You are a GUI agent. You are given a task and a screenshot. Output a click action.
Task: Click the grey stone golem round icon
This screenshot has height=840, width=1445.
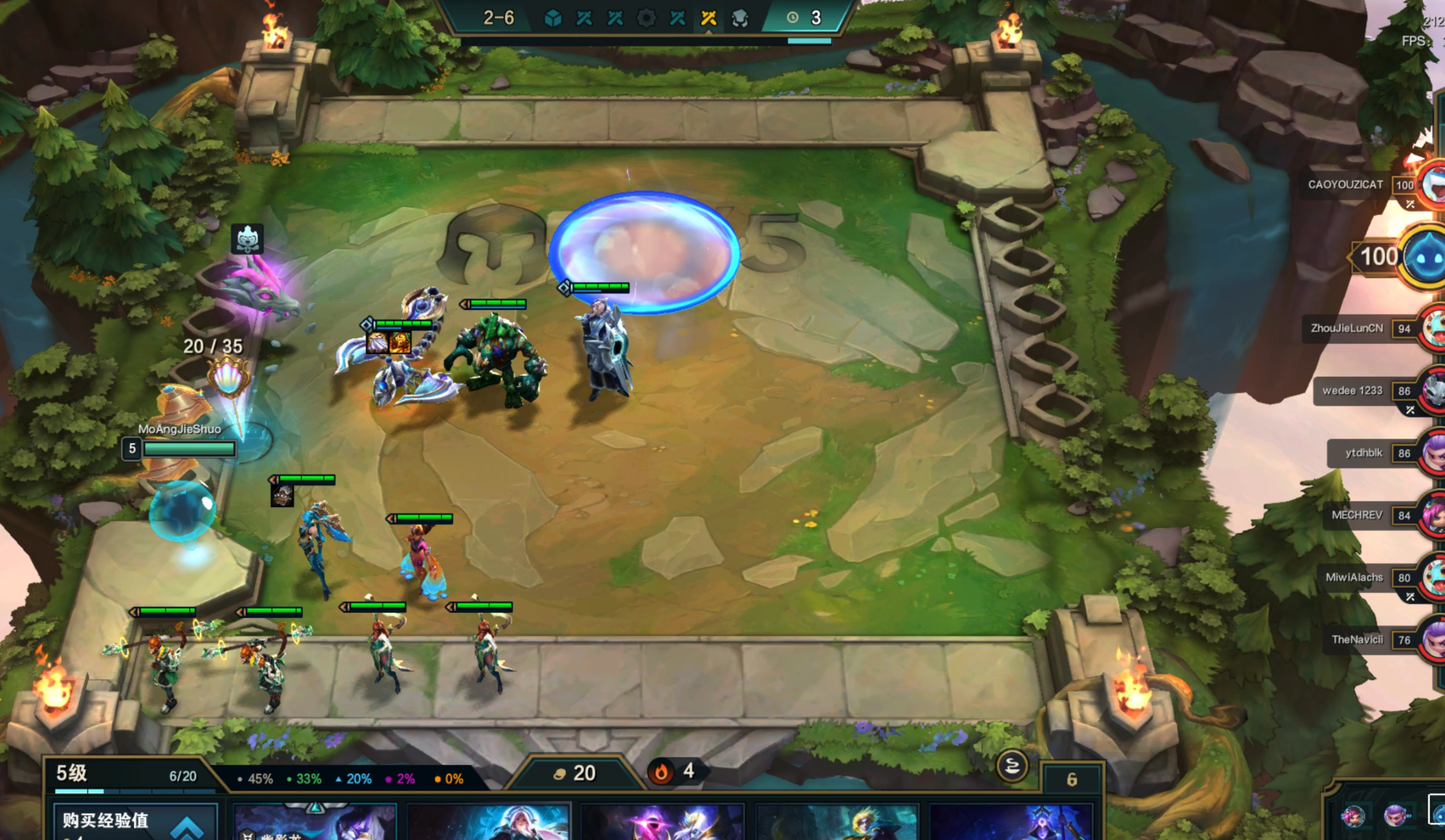(740, 18)
